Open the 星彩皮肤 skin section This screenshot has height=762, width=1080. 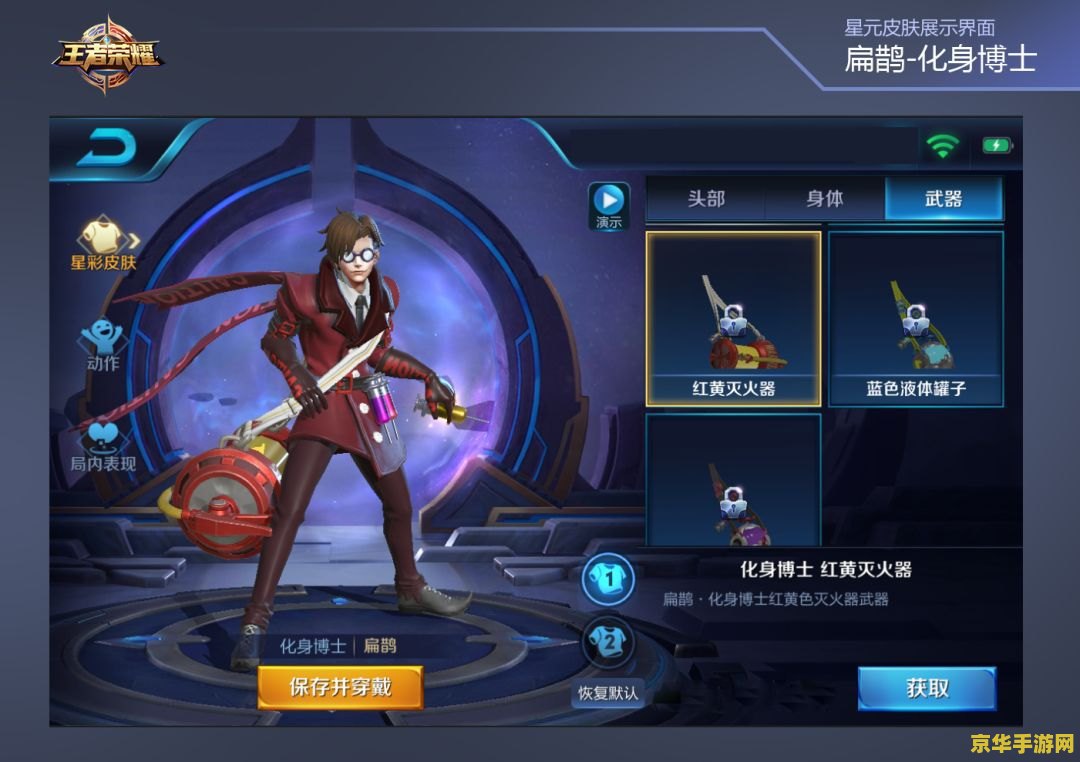coord(103,243)
